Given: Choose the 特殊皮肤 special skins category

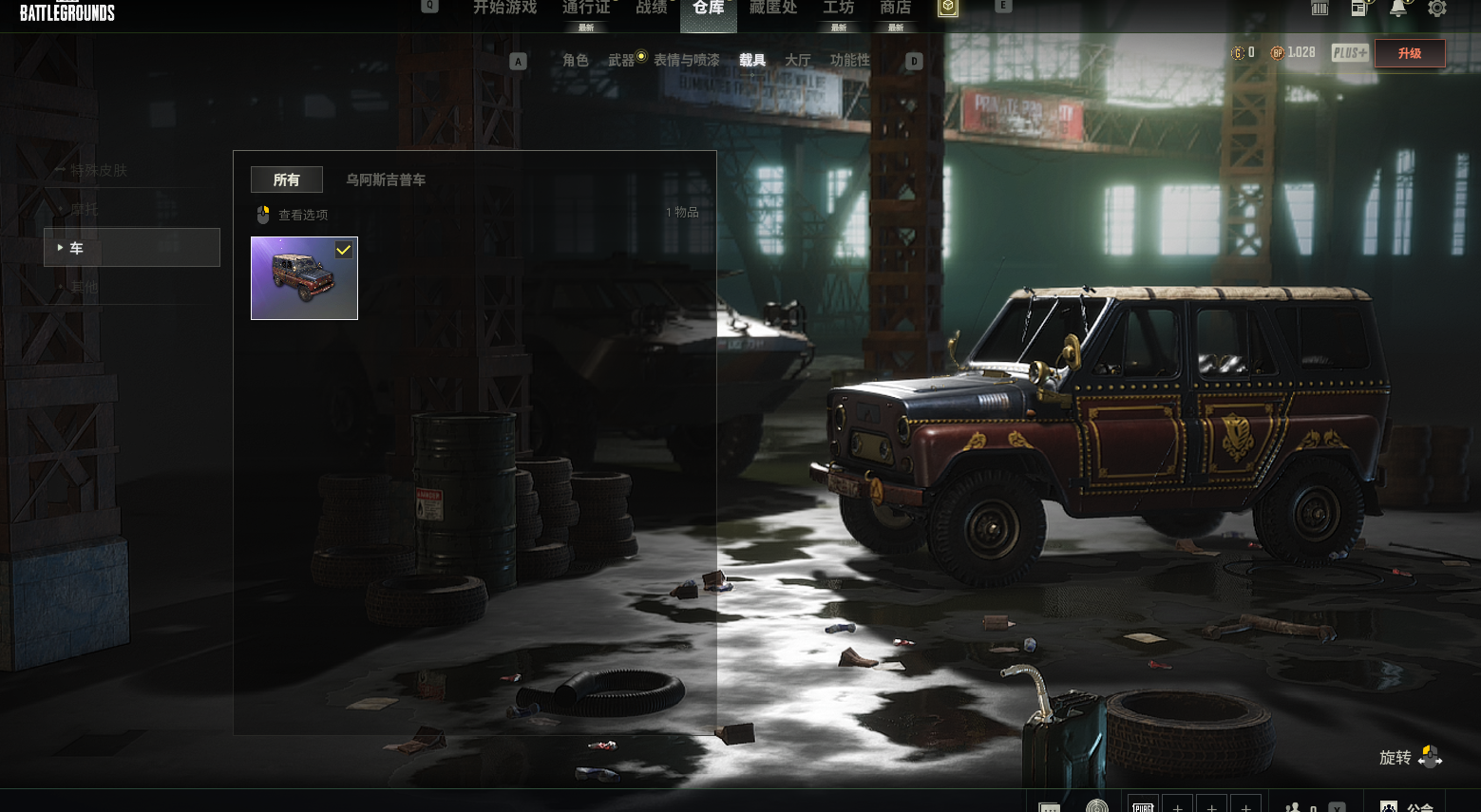Looking at the screenshot, I should pos(99,170).
